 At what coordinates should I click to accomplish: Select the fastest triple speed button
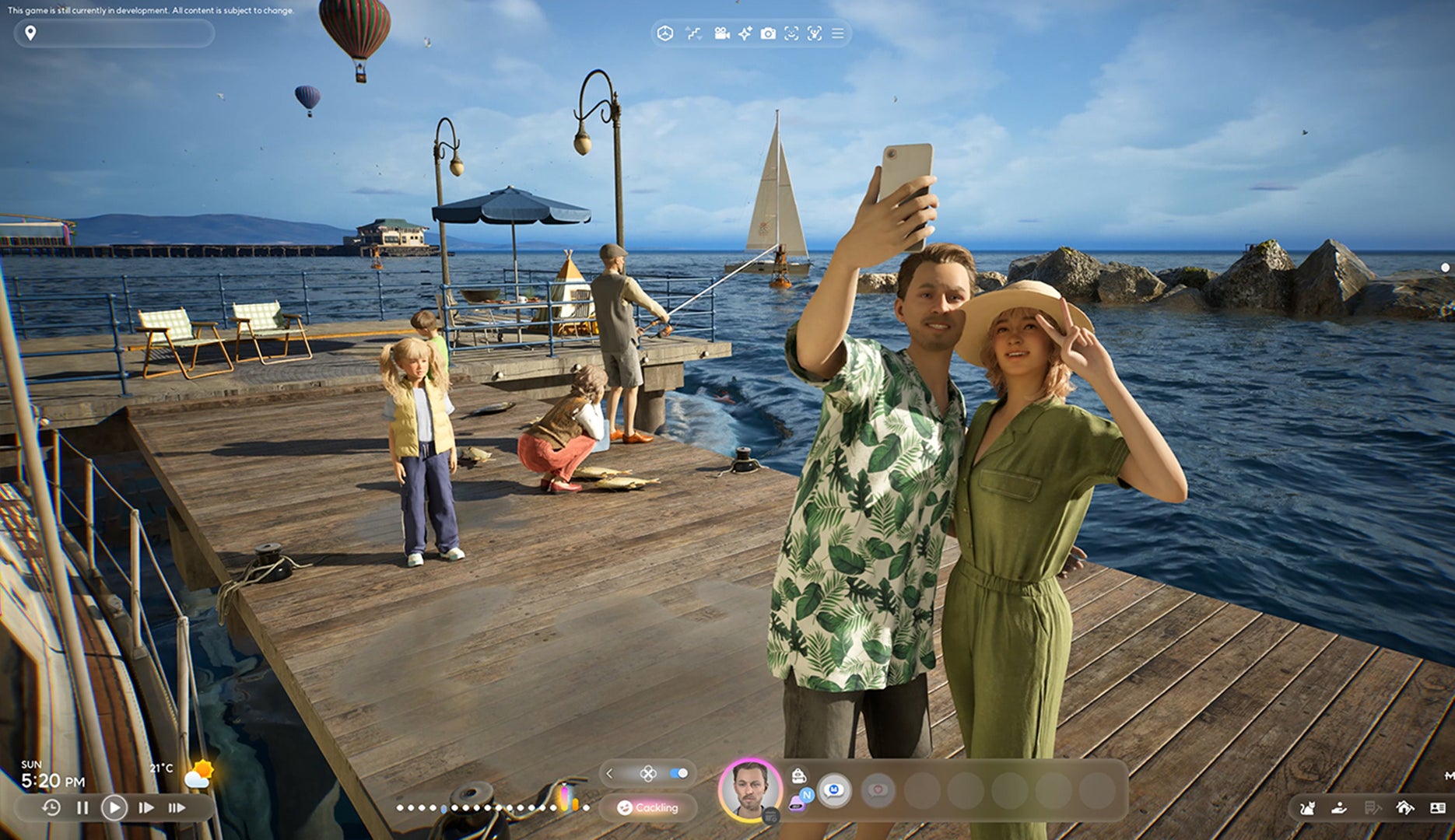177,807
